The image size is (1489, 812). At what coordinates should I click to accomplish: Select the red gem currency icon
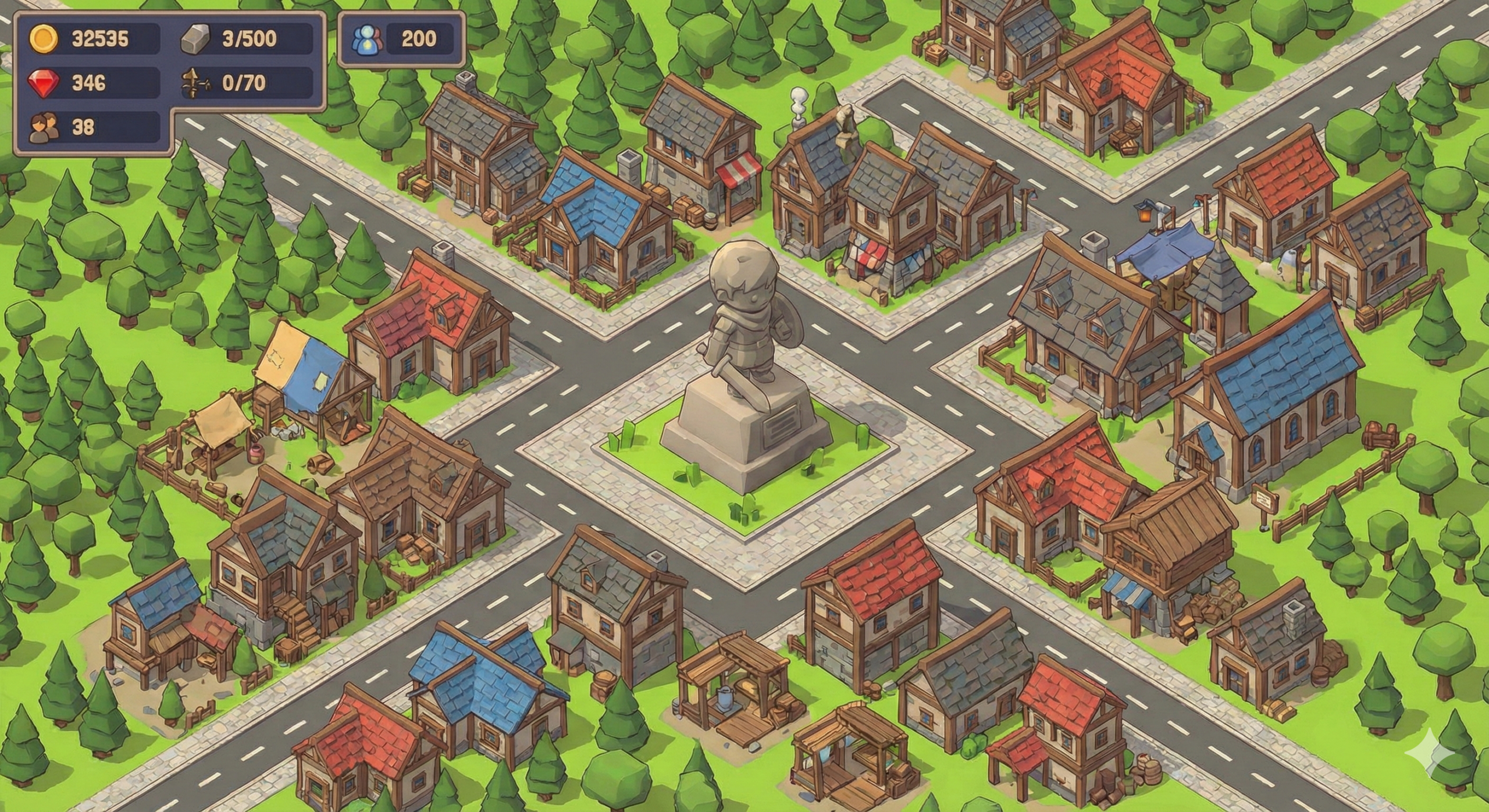[44, 83]
